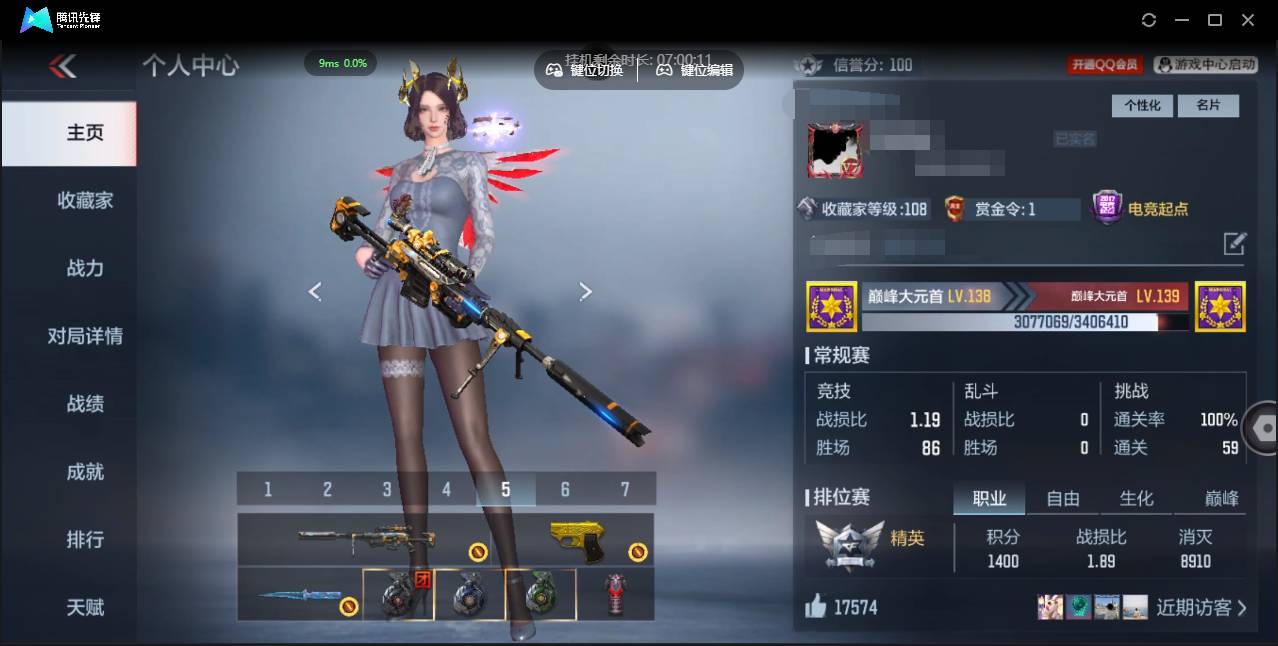Select the gold pistol weapon slot
Viewport: 1278px width, 646px height.
(x=578, y=541)
